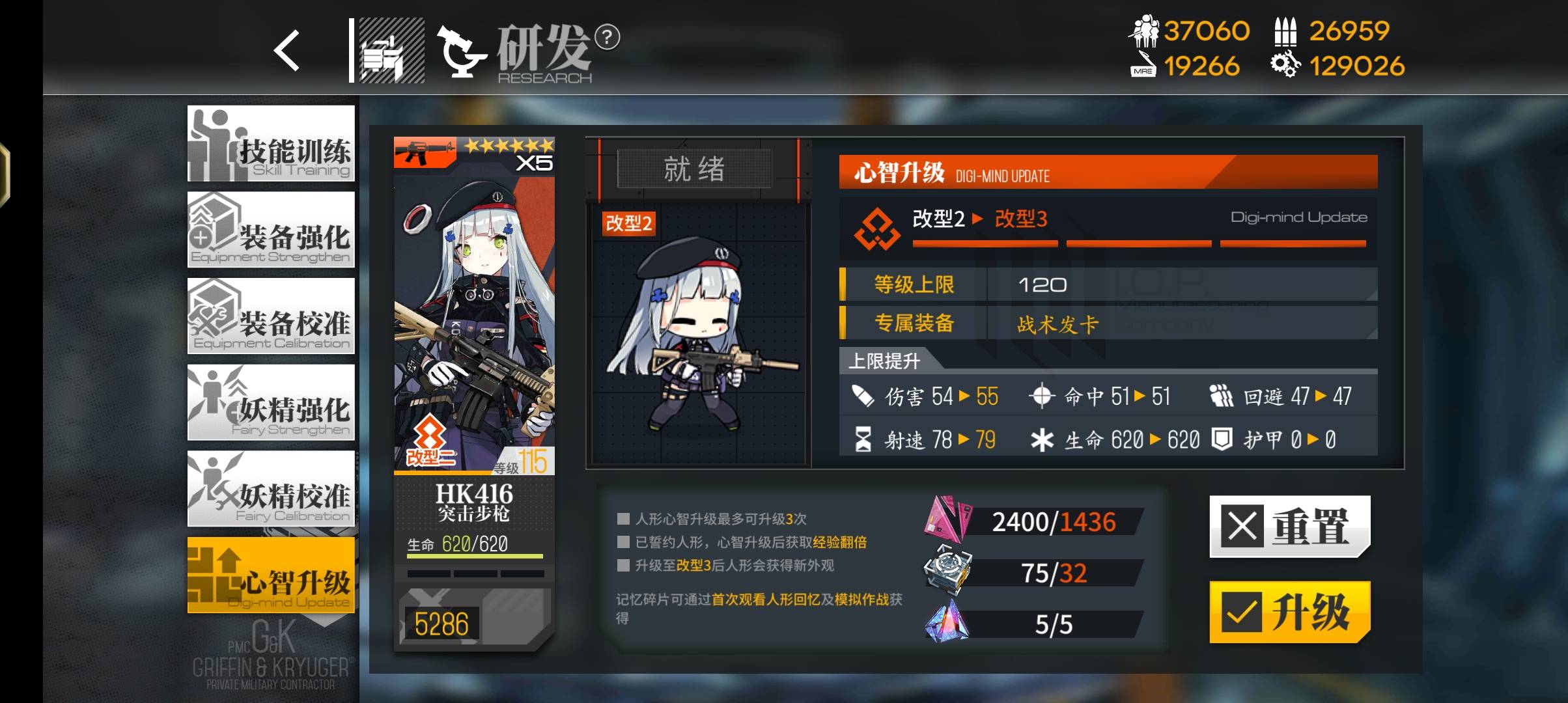Reset selection with the 重置 button

coord(1289,526)
